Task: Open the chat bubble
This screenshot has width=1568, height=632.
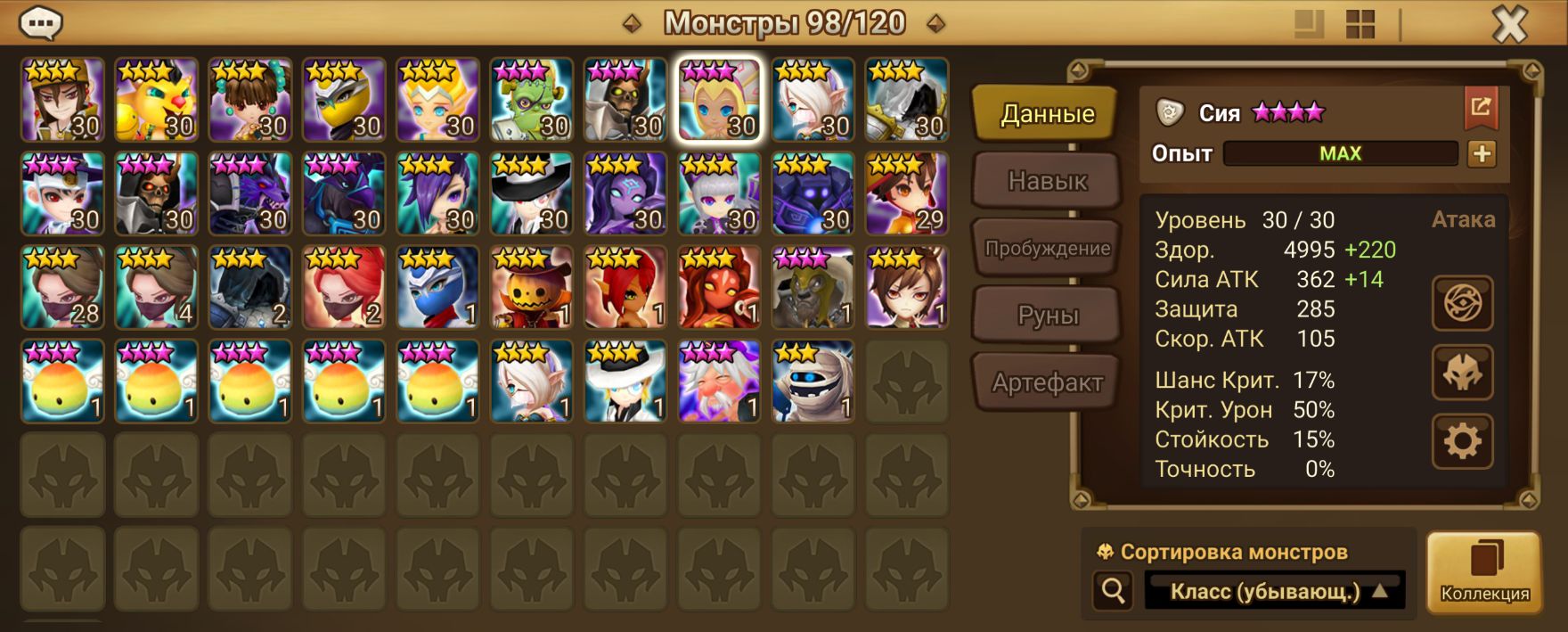Action: pos(40,24)
